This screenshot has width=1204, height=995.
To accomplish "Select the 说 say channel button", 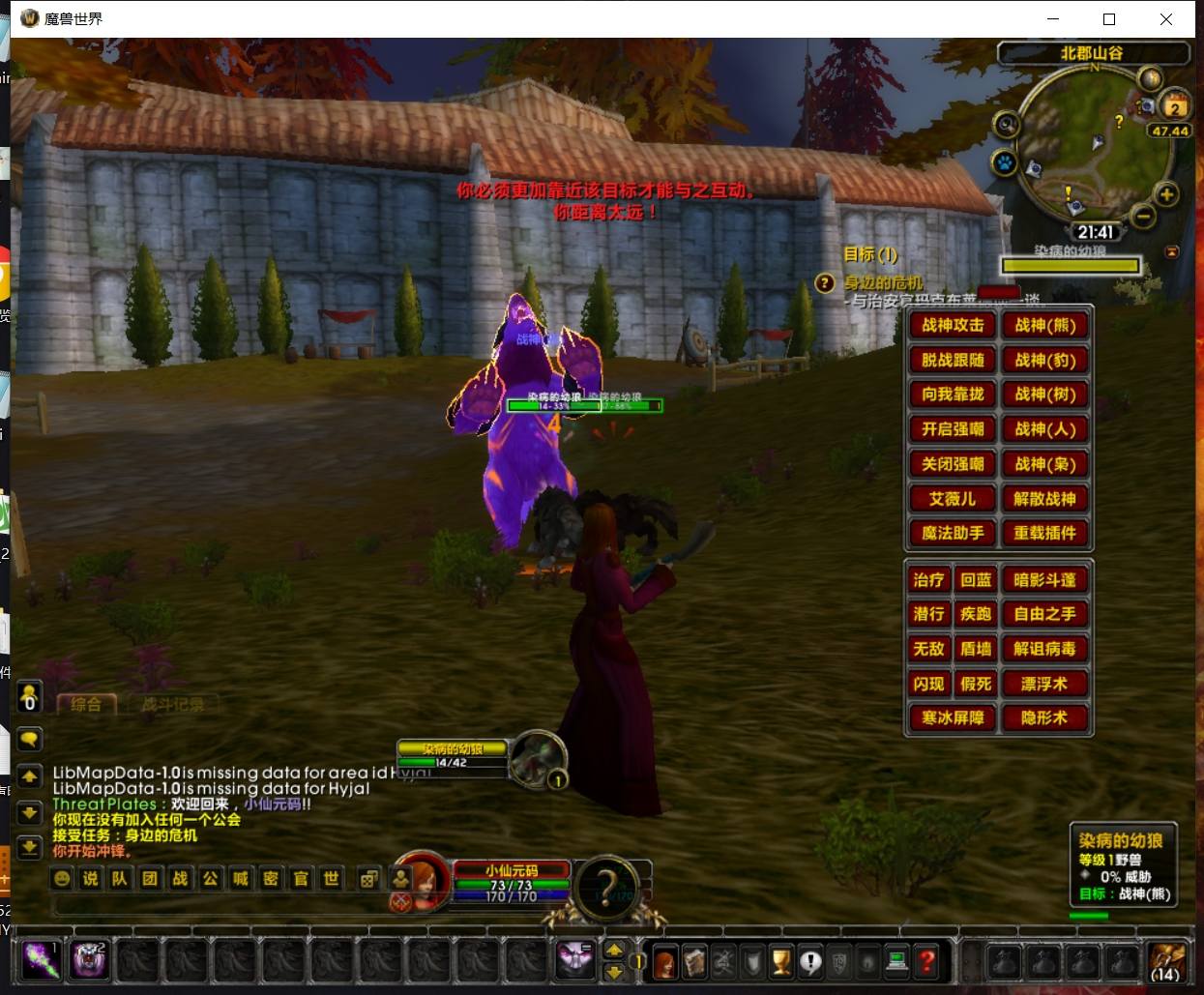I will point(91,878).
